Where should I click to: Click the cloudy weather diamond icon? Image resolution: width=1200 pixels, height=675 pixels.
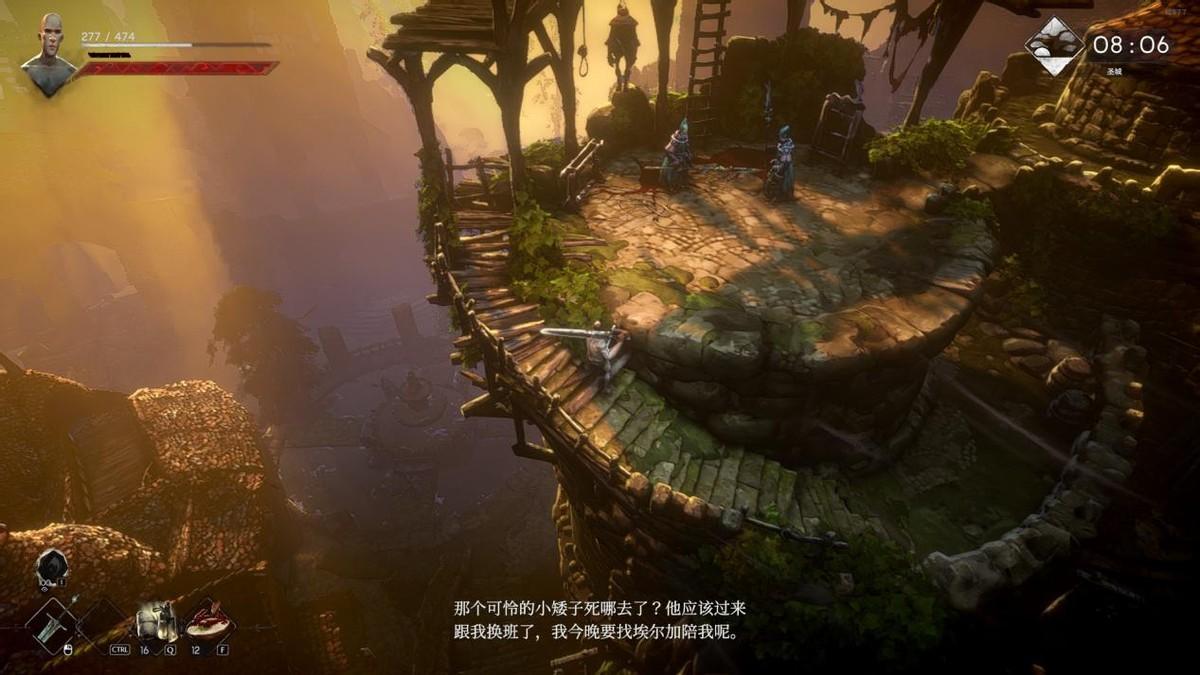tap(1054, 46)
